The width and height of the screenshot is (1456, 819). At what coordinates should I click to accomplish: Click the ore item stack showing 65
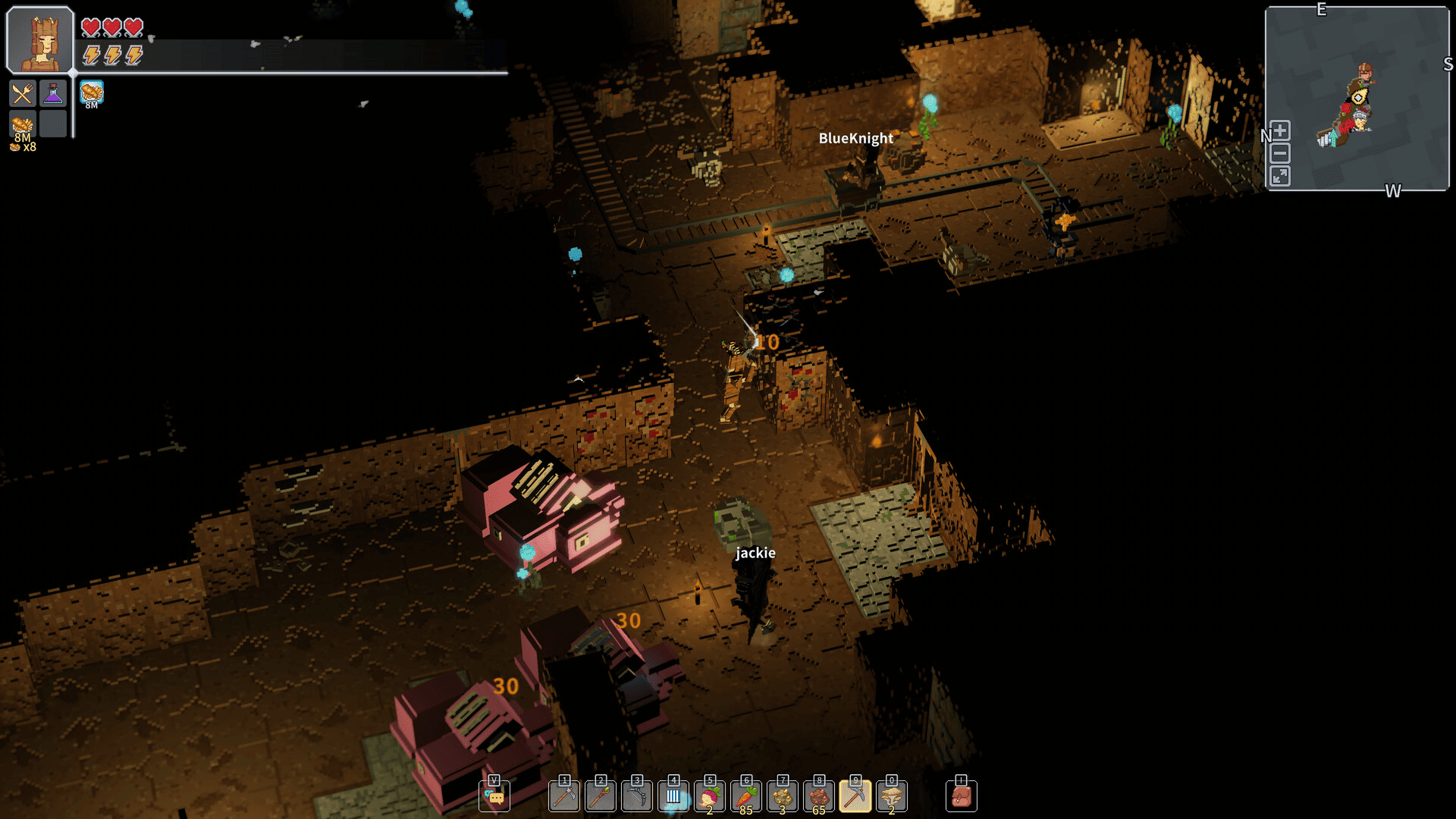(818, 795)
